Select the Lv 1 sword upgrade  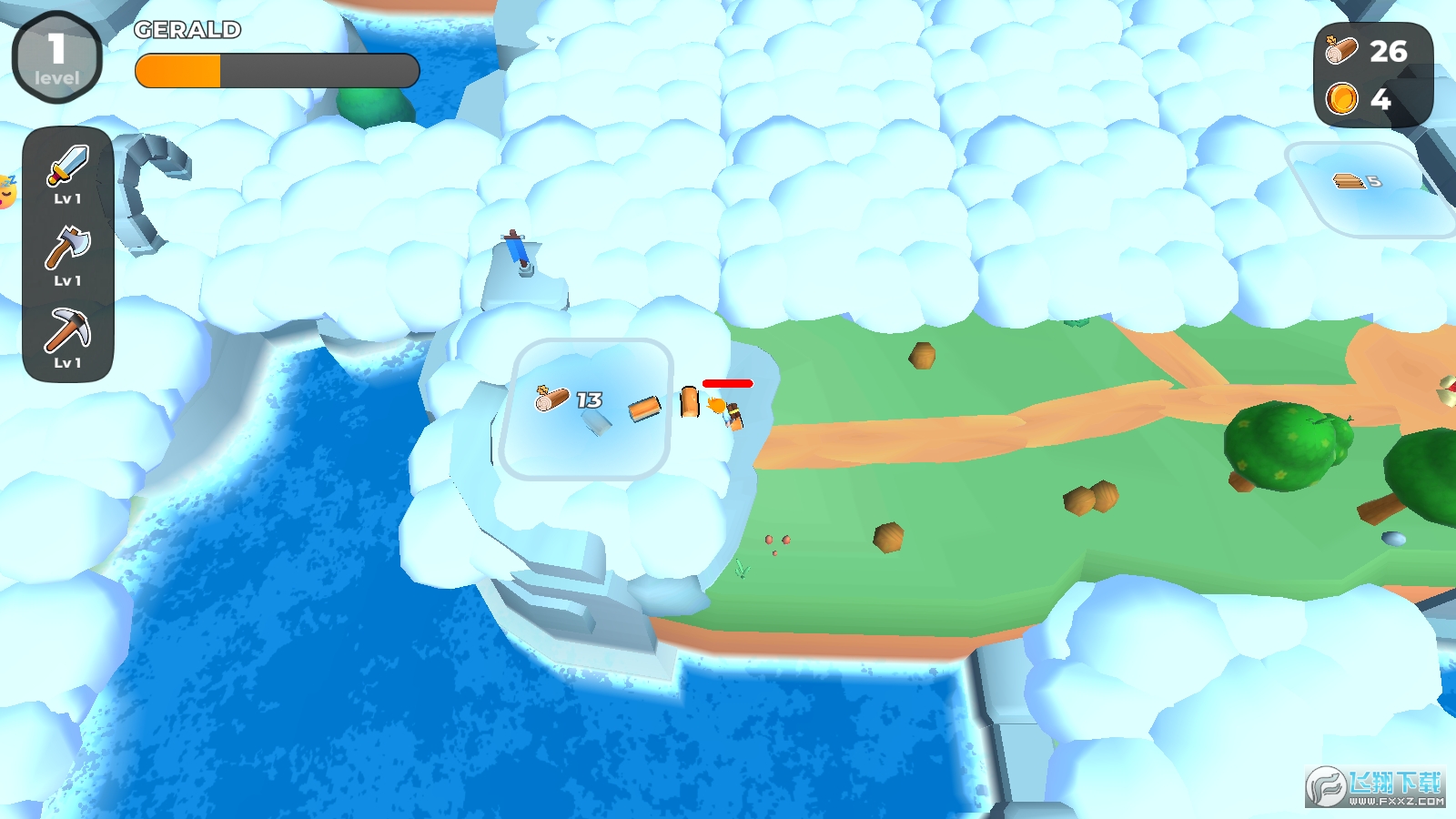(67, 173)
